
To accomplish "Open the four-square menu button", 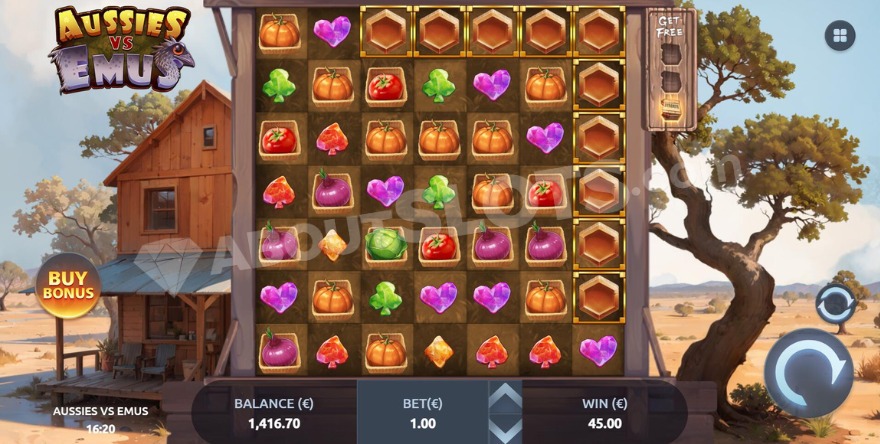I will point(839,36).
